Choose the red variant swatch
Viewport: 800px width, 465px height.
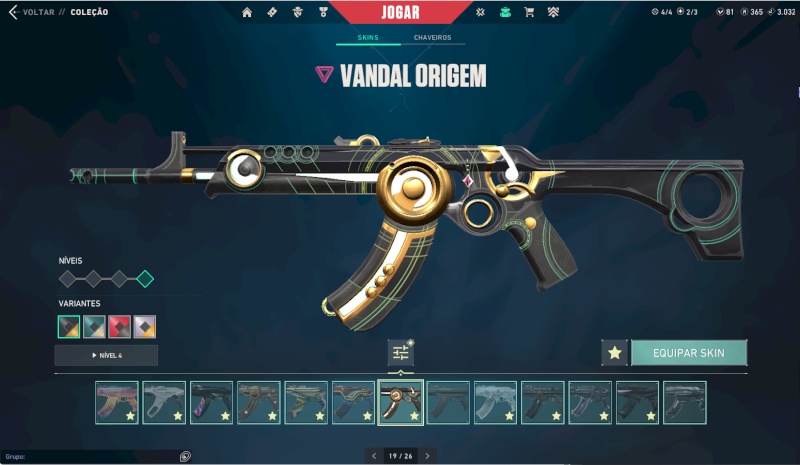[x=120, y=326]
